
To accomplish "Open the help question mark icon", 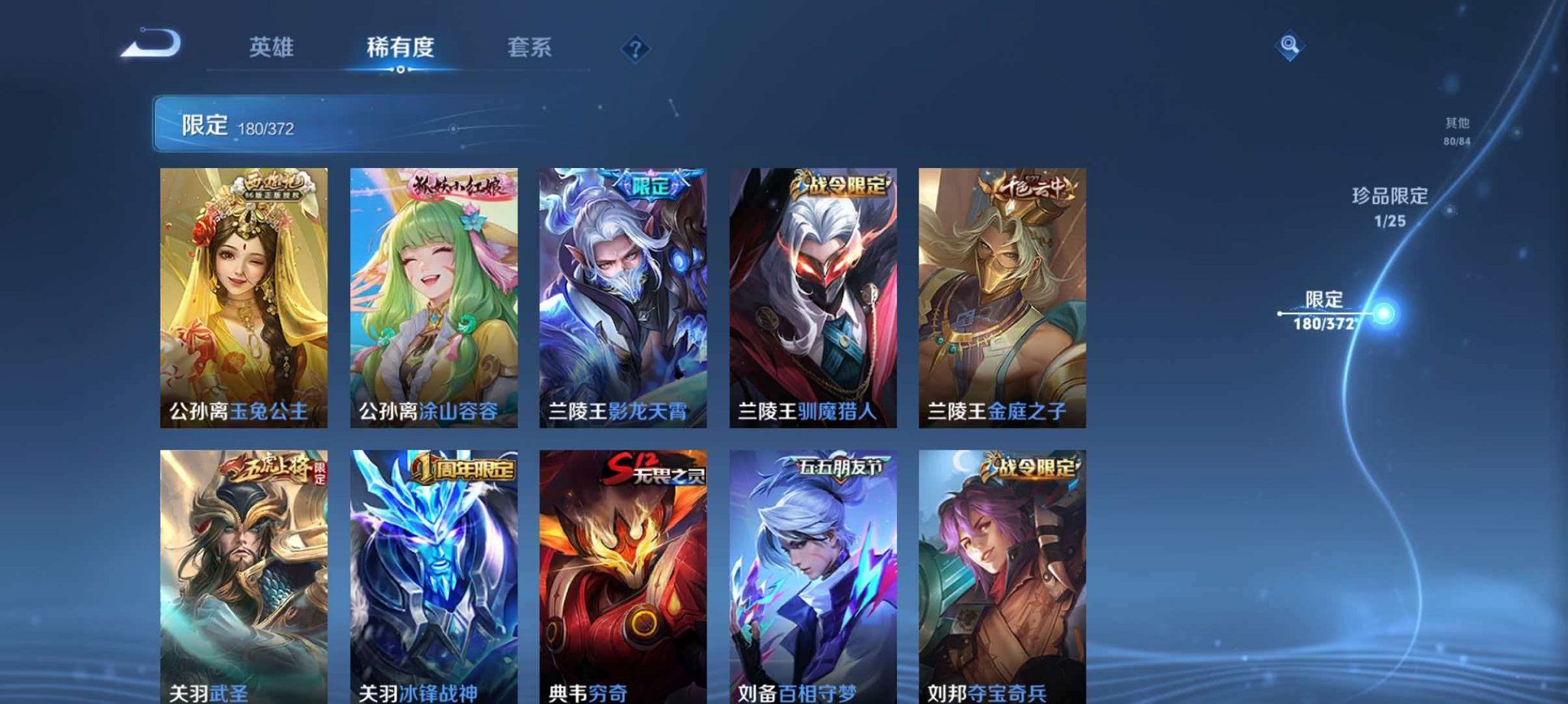I will pyautogui.click(x=634, y=48).
